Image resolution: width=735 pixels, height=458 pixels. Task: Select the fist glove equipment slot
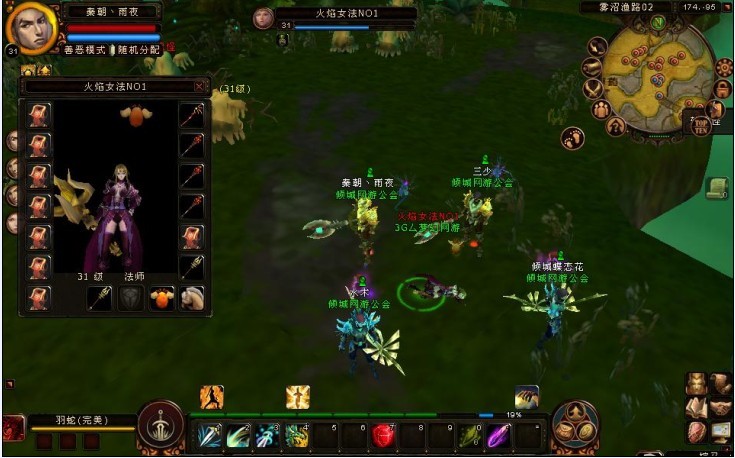click(191, 297)
